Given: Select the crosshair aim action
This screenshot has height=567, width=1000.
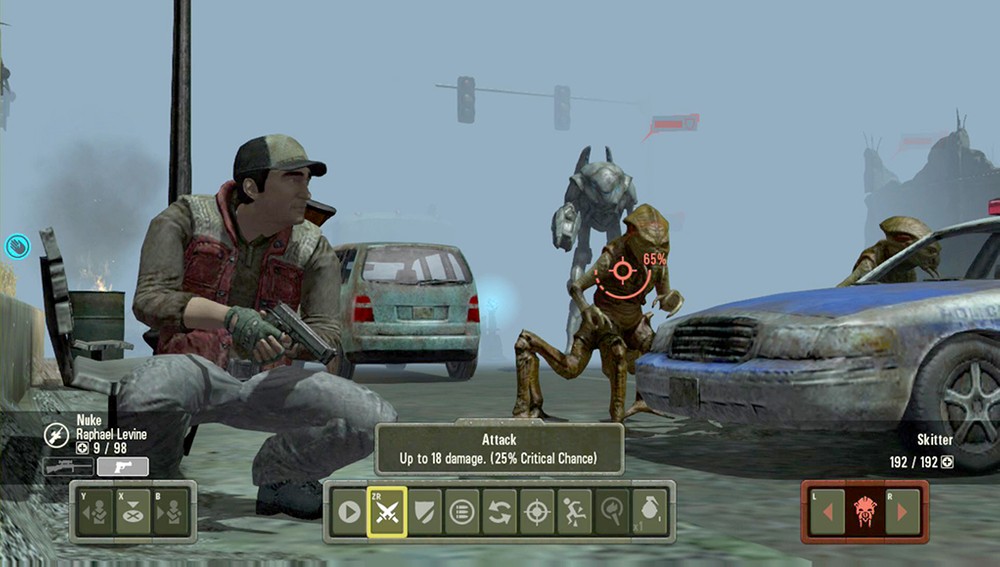Looking at the screenshot, I should tap(537, 512).
